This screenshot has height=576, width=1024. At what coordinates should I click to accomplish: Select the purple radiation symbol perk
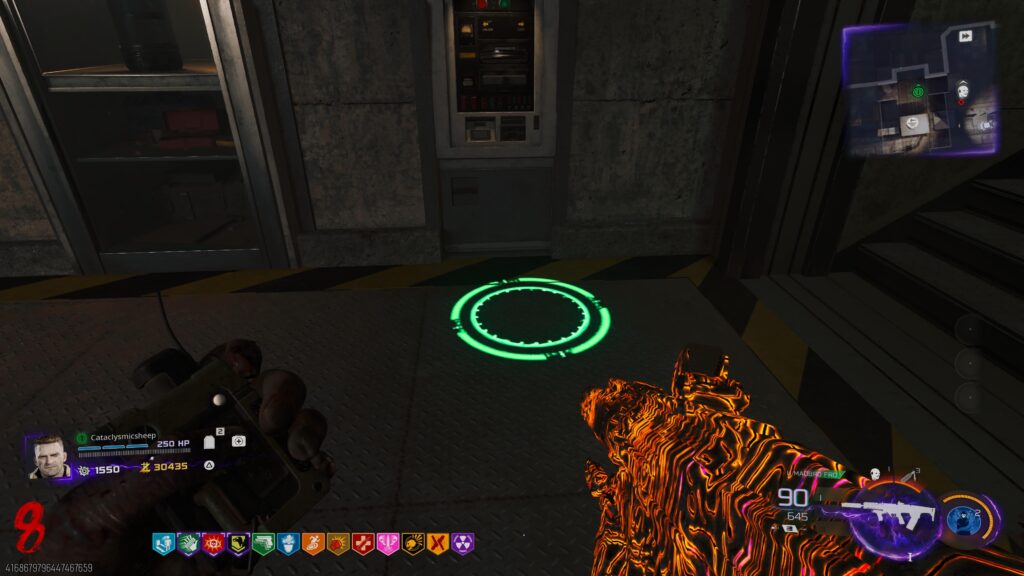click(463, 543)
